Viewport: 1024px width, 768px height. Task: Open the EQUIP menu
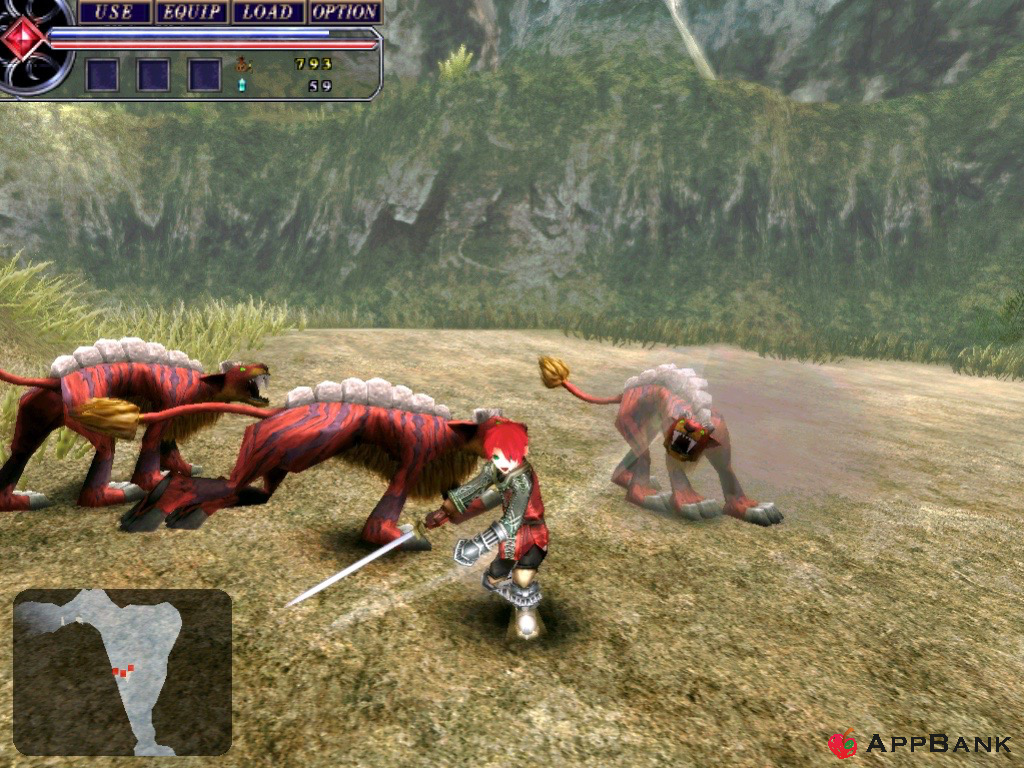coord(191,12)
